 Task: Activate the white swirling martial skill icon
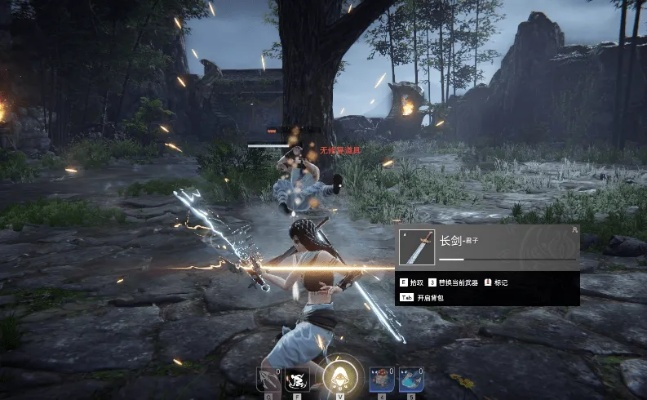tap(296, 379)
